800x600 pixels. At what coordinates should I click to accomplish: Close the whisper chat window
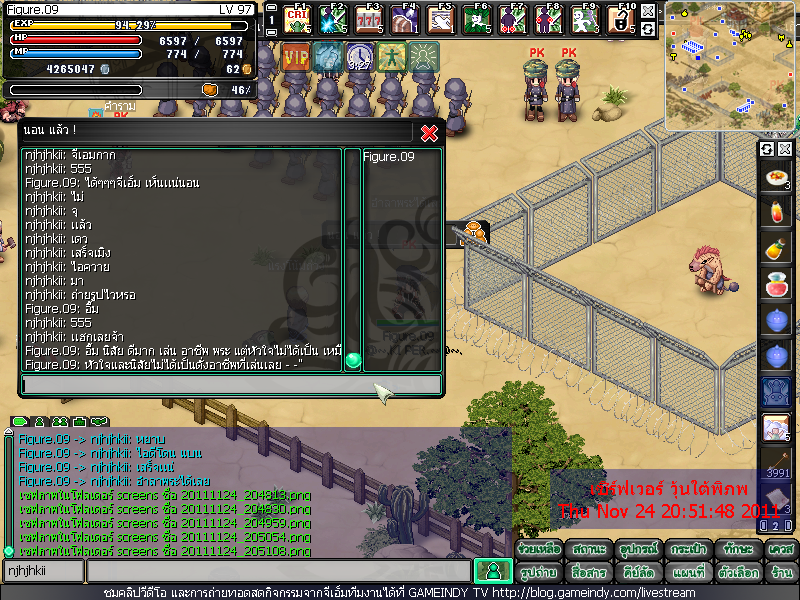click(429, 133)
